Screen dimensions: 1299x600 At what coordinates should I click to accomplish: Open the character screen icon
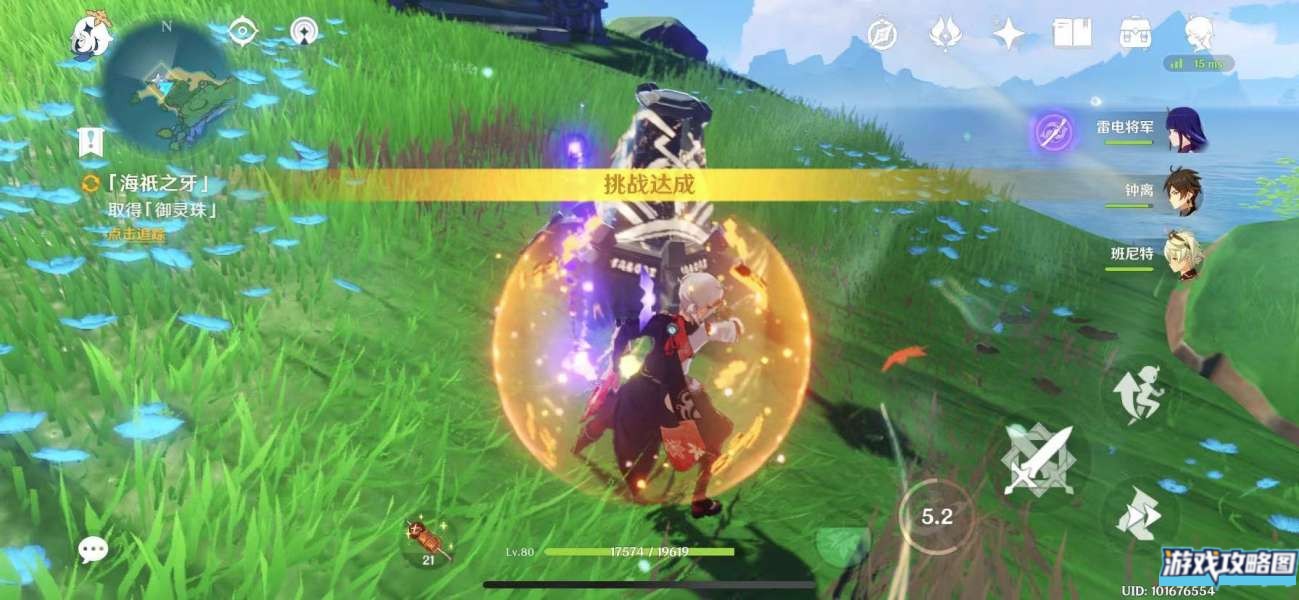1198,33
